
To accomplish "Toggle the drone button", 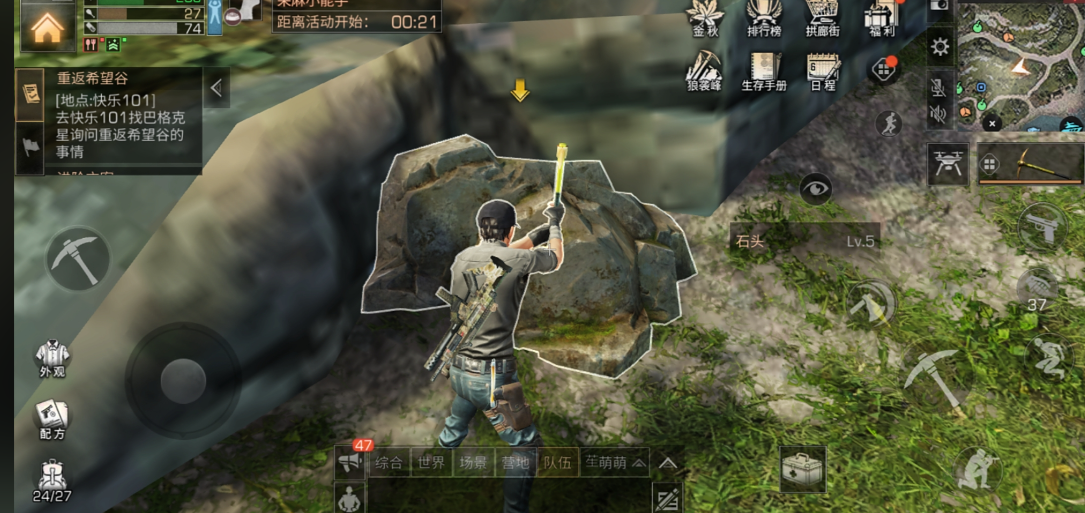I will 947,163.
